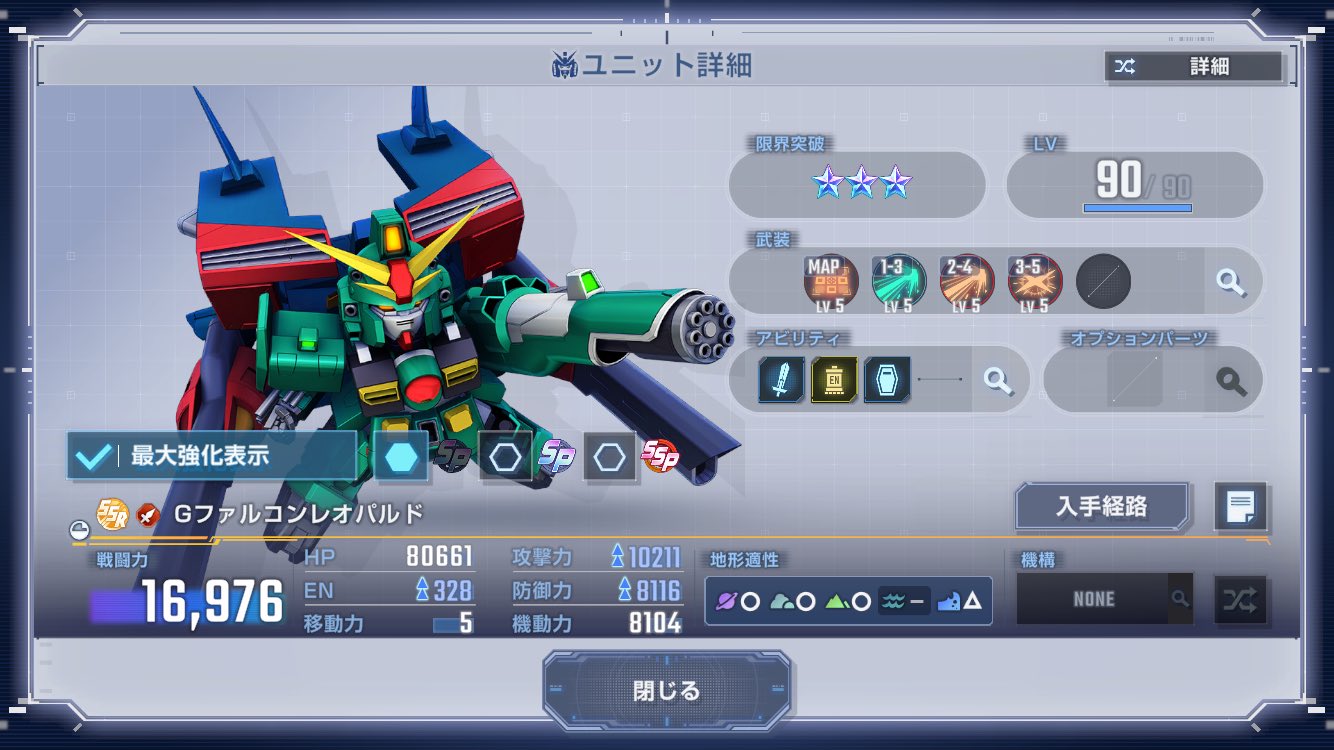The height and width of the screenshot is (750, 1334).
Task: Toggle the 詳細 view switch button
Action: tap(1192, 67)
